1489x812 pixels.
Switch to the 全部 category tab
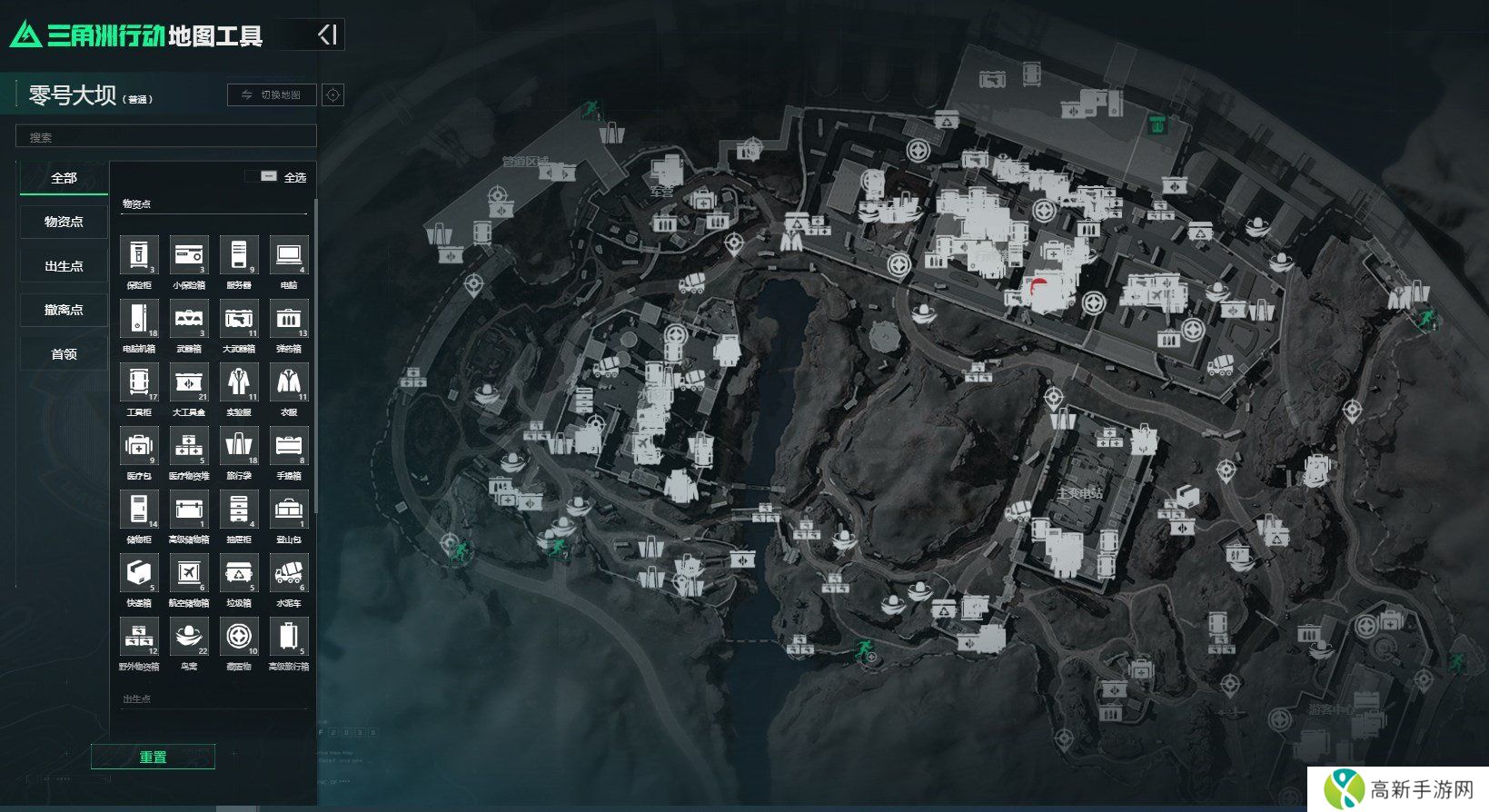pos(64,178)
